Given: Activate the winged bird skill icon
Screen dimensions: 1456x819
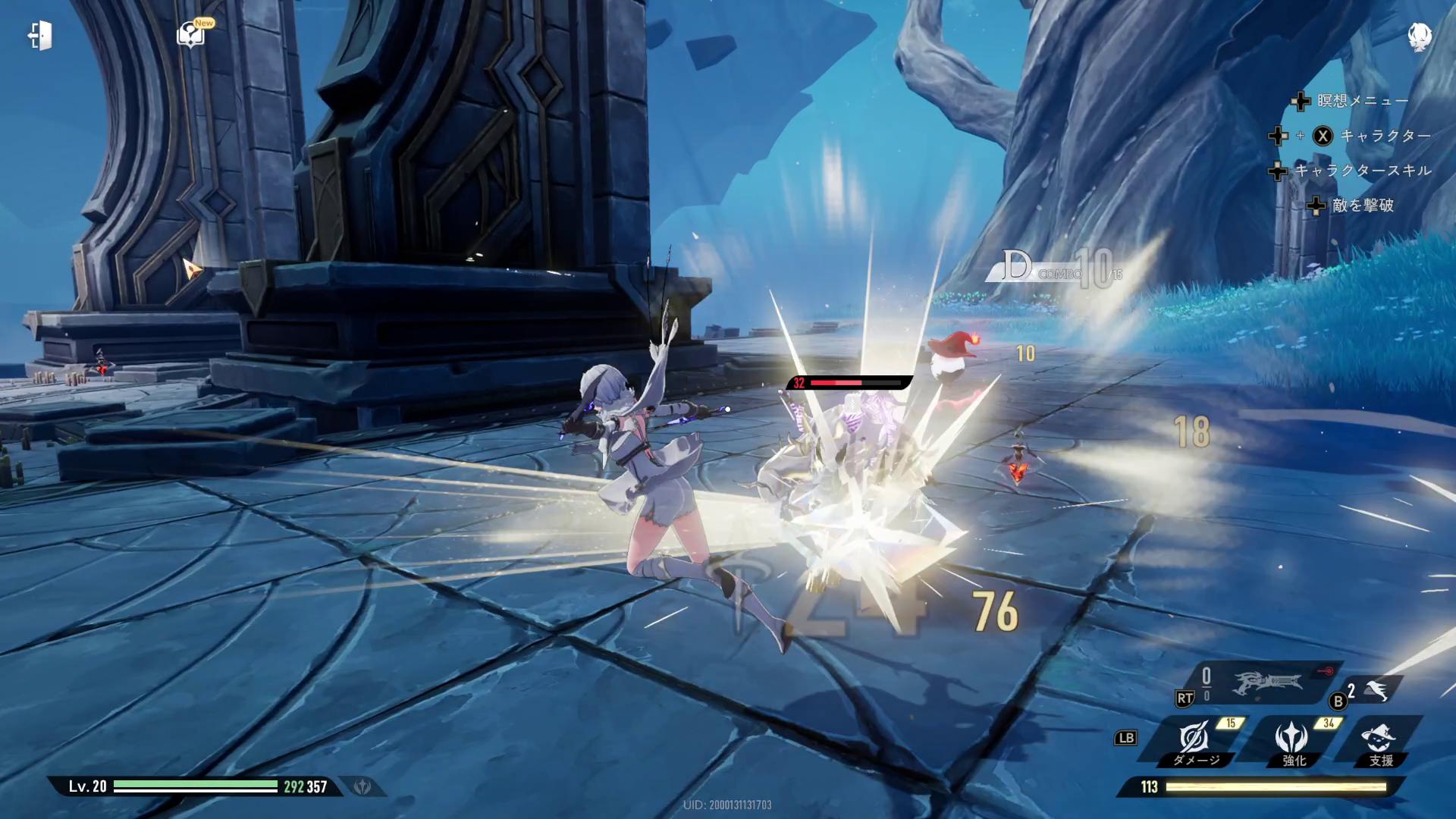Looking at the screenshot, I should 1377,690.
